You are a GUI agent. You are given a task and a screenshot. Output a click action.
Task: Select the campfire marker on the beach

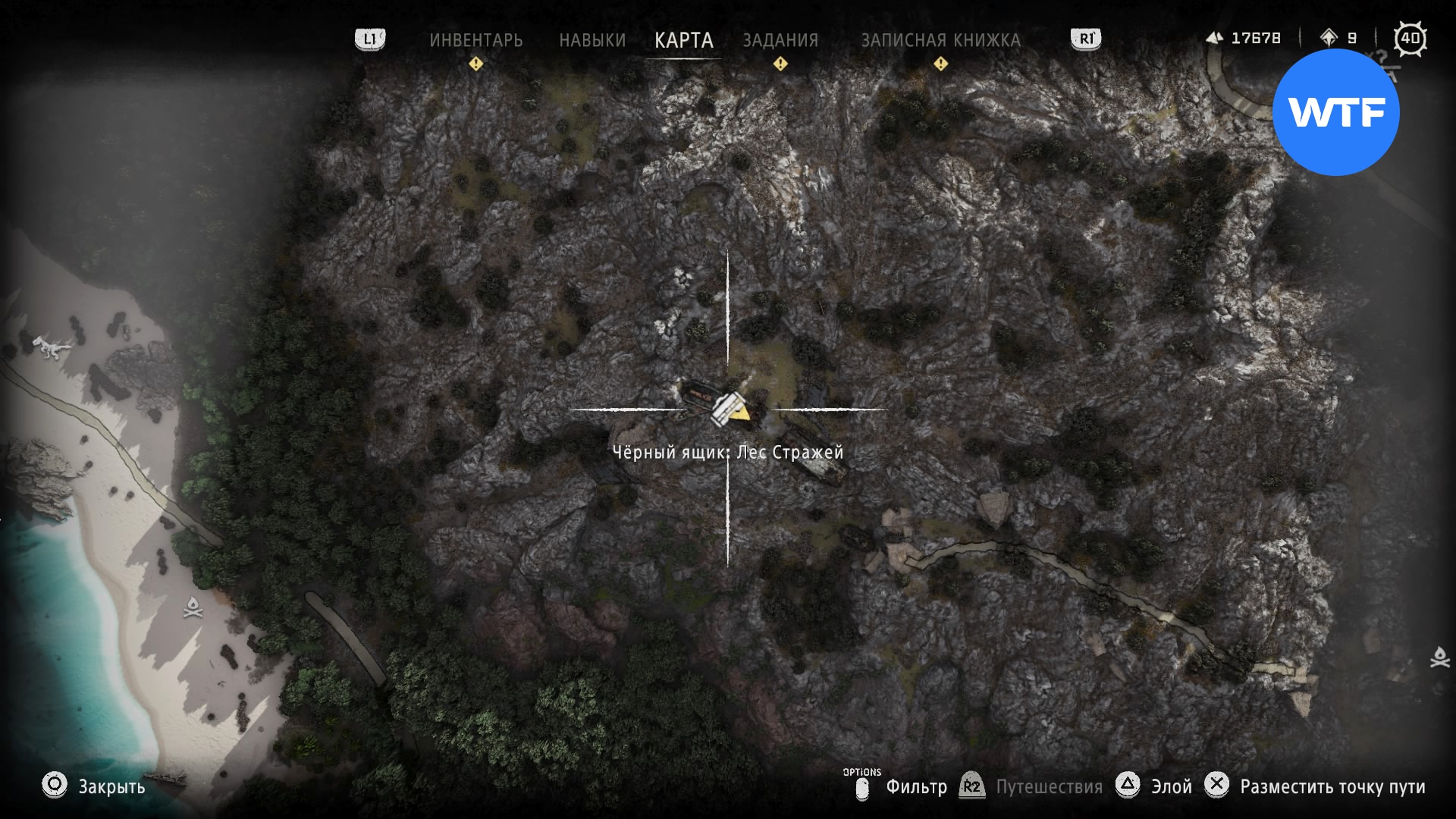tap(193, 607)
